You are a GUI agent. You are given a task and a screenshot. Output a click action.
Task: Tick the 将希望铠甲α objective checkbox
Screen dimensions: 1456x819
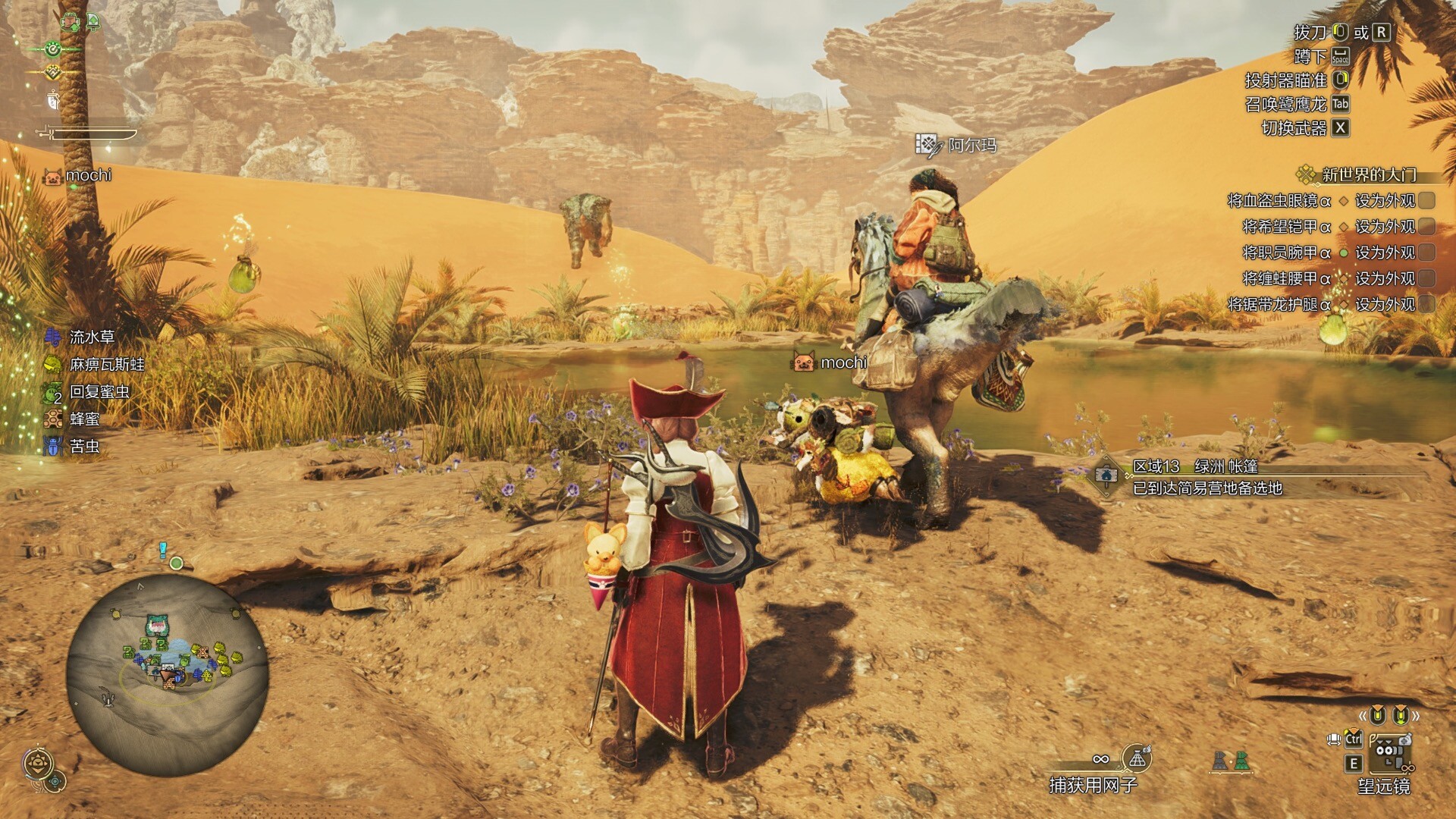coord(1426,227)
